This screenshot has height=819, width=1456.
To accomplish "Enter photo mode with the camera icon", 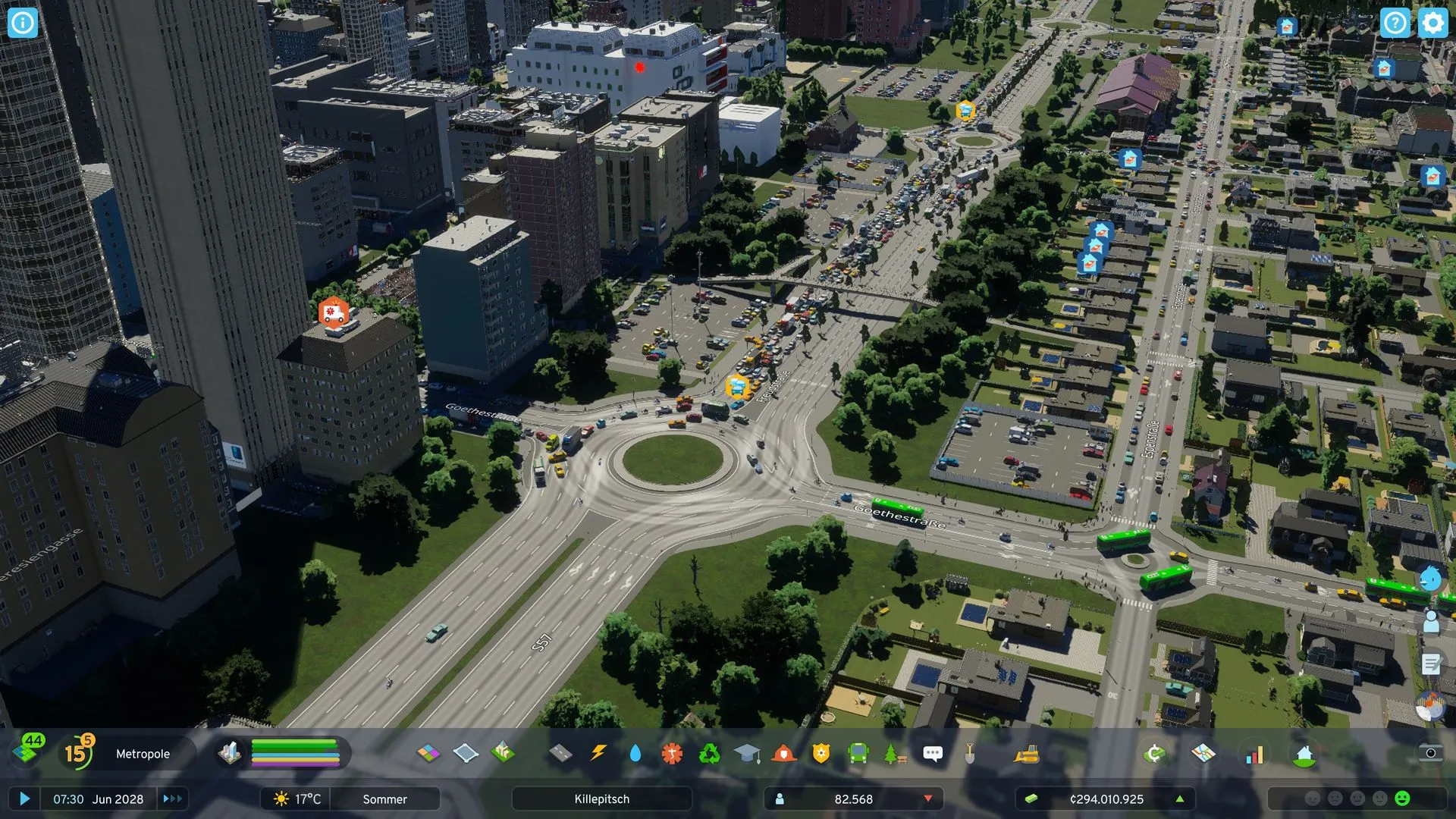I will (x=1430, y=753).
